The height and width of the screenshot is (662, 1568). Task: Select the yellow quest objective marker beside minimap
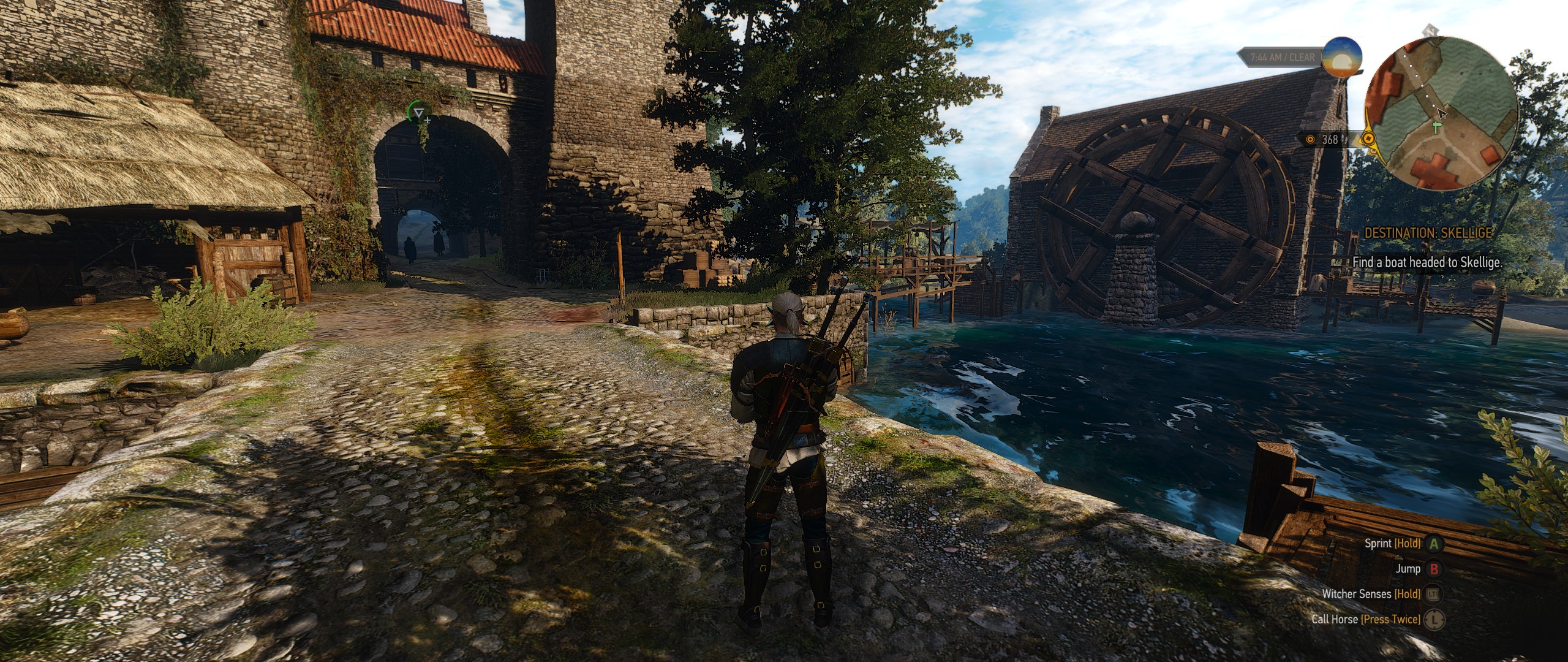1367,139
